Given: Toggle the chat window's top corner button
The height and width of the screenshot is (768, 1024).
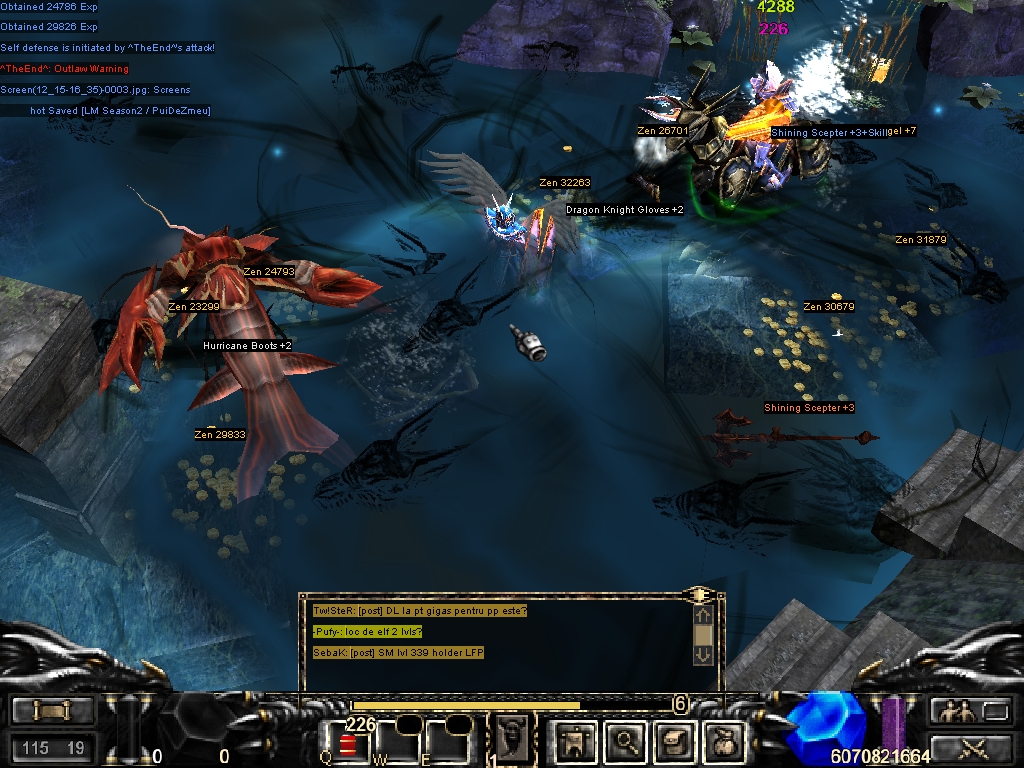Looking at the screenshot, I should tap(696, 595).
